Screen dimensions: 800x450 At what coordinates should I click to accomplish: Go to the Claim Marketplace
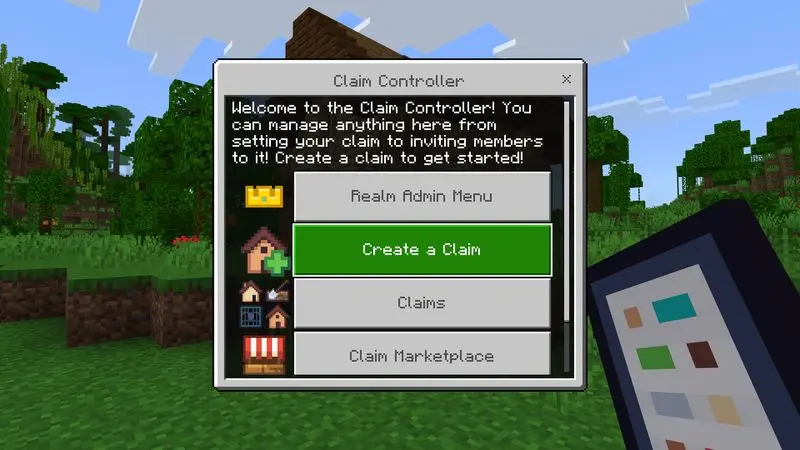tap(421, 354)
